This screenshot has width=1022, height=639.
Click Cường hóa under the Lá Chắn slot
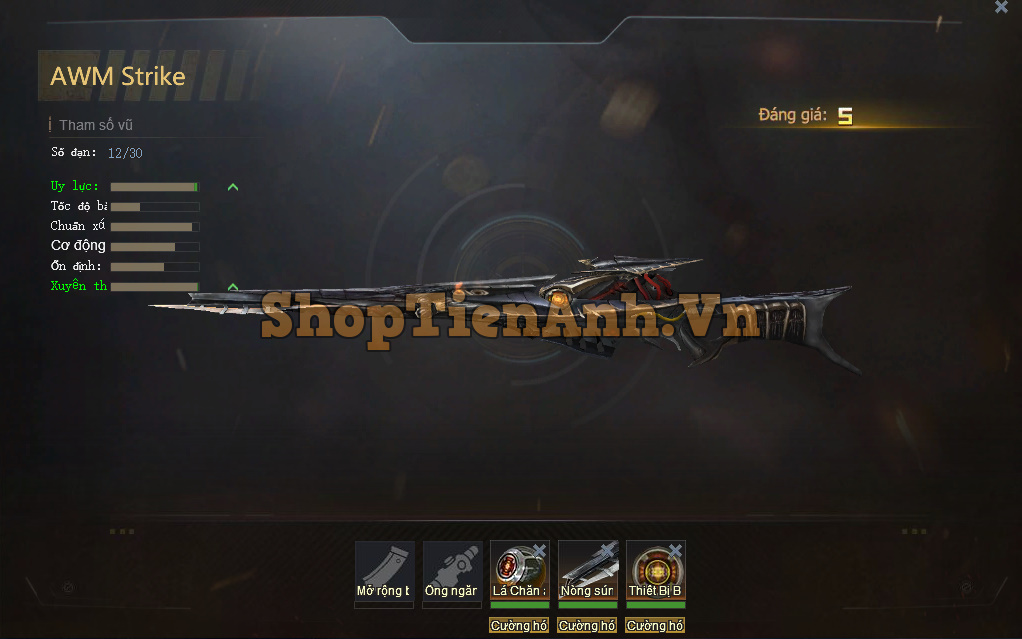coord(519,626)
